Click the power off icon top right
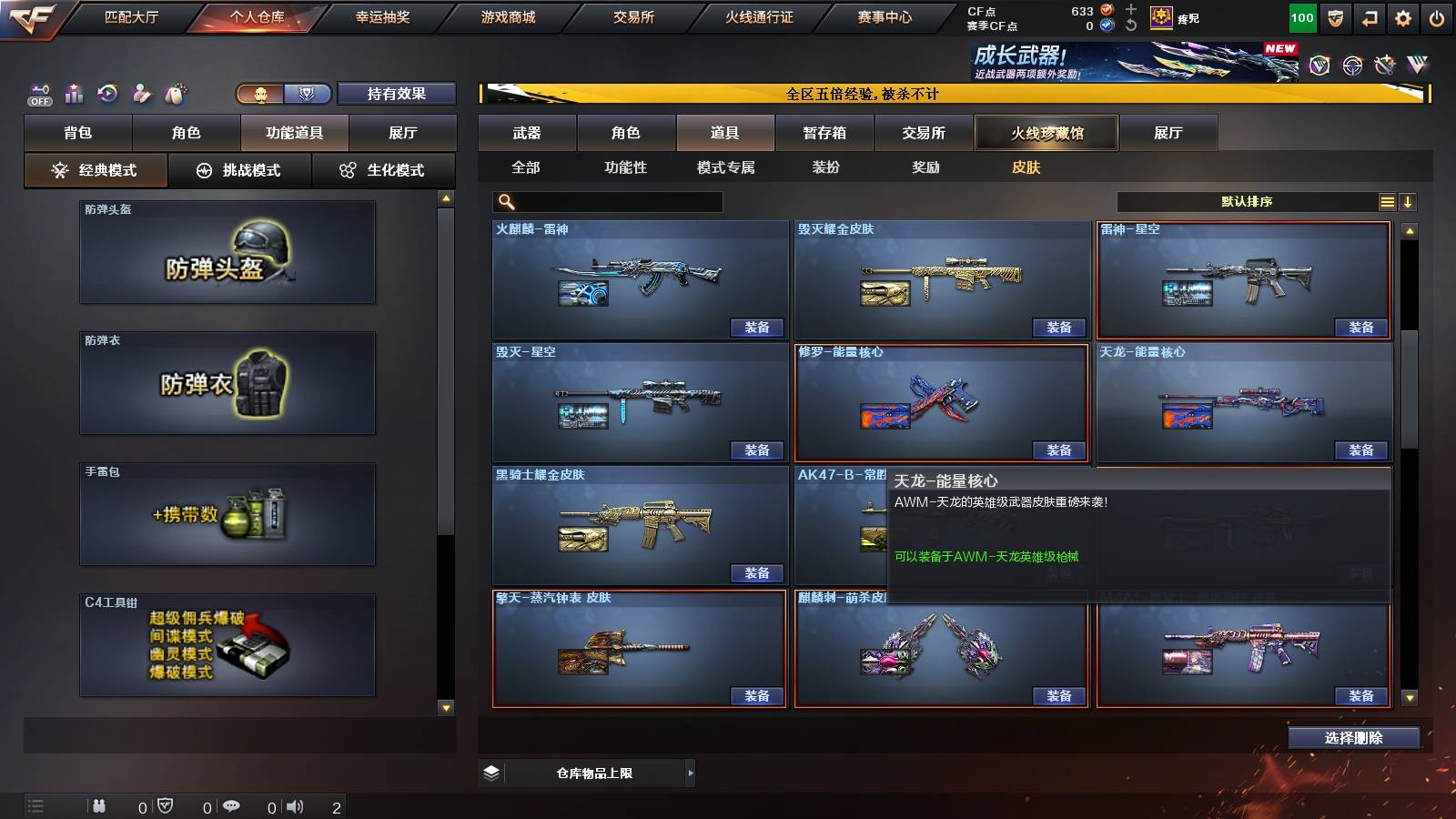 tap(1438, 16)
